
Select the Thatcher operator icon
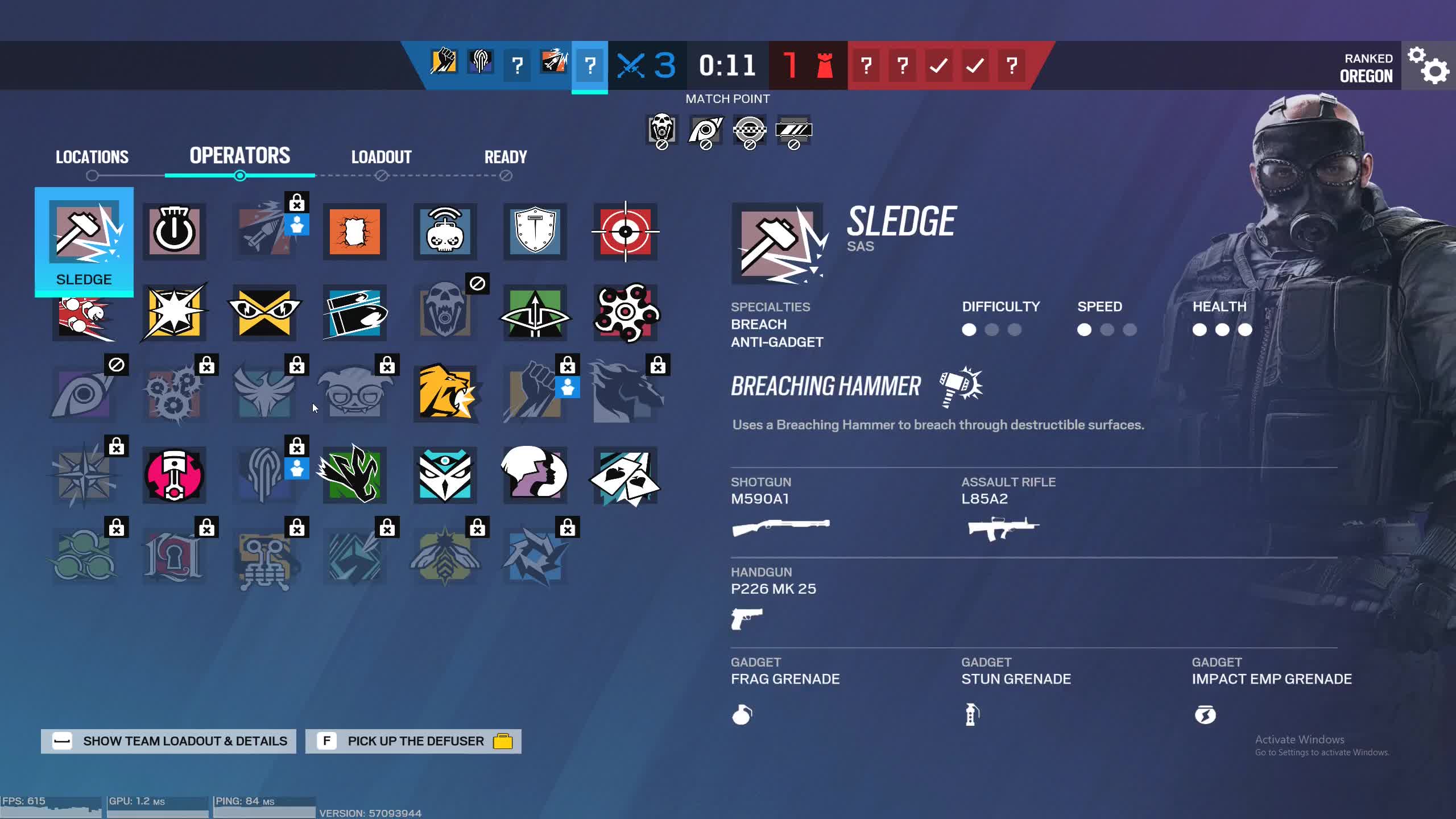174,231
